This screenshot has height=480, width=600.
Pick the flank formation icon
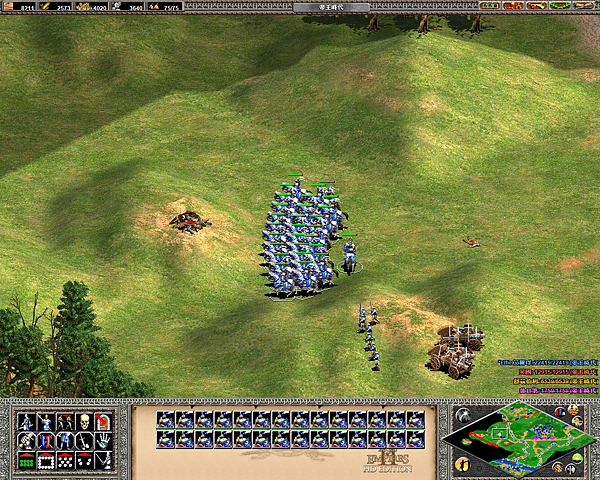pos(85,461)
